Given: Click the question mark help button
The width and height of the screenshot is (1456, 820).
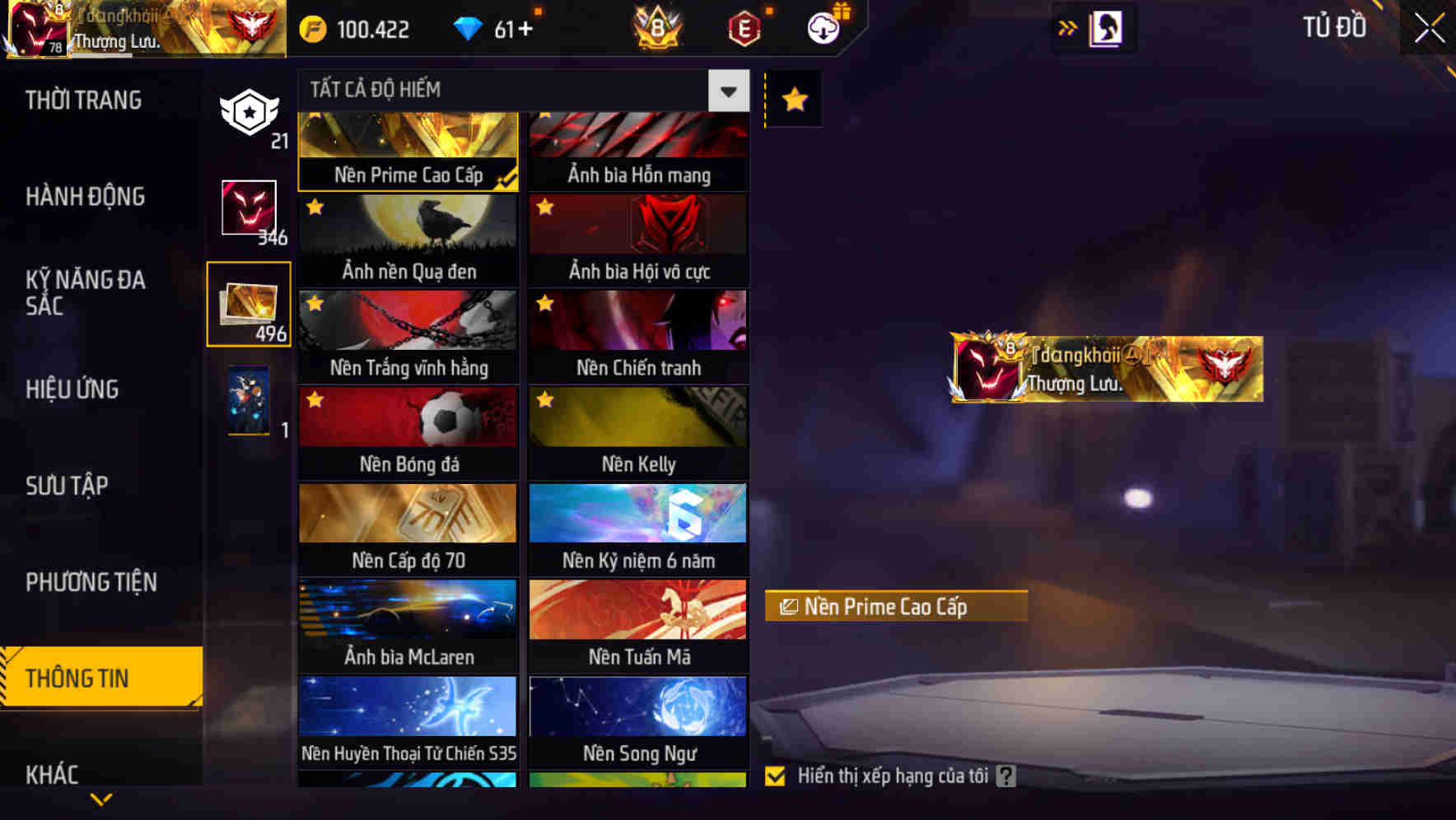Looking at the screenshot, I should [x=1004, y=775].
